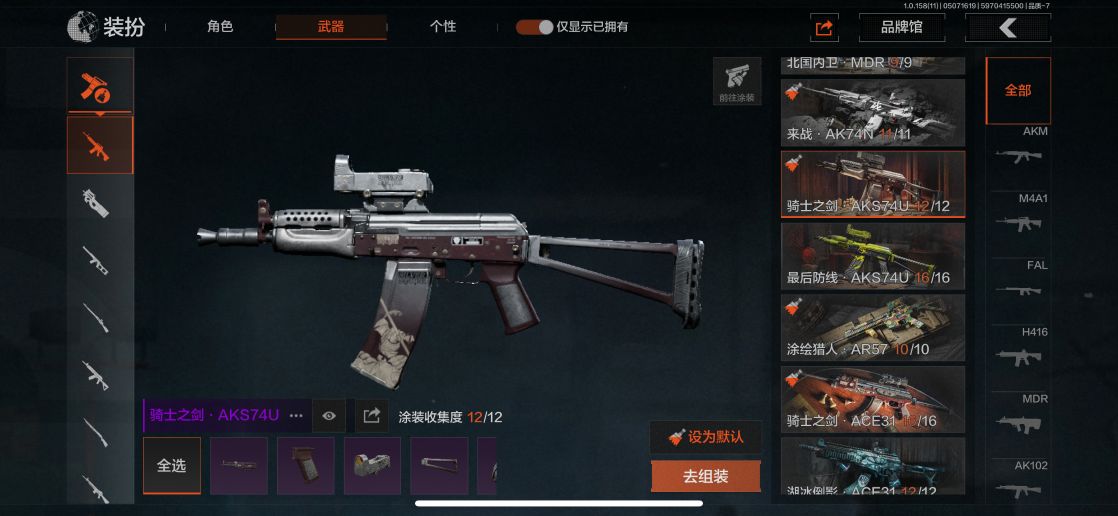The width and height of the screenshot is (1118, 516).
Task: Switch to the 角色 tab
Action: pos(220,27)
